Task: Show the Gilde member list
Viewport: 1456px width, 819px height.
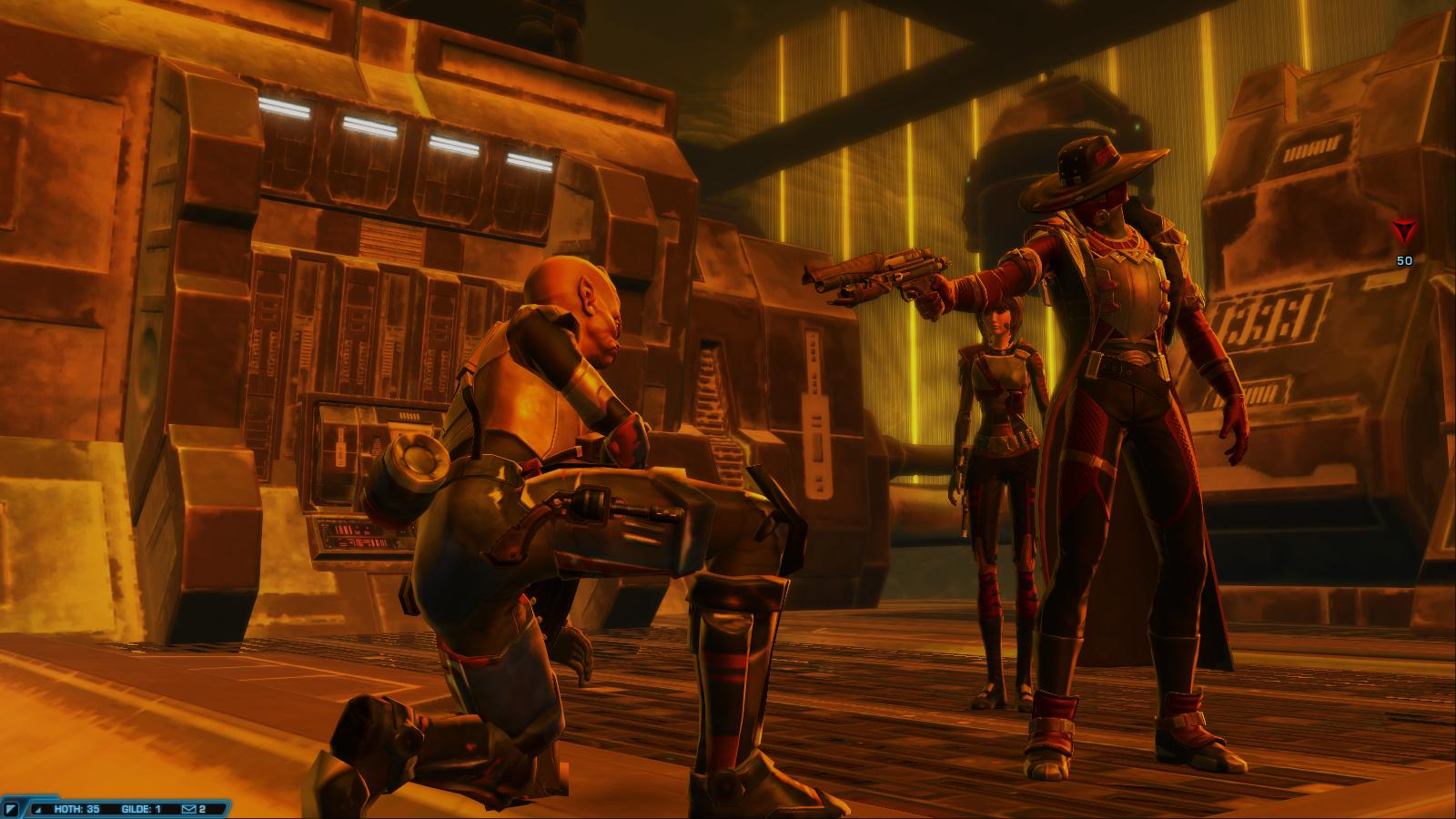Action: point(141,808)
